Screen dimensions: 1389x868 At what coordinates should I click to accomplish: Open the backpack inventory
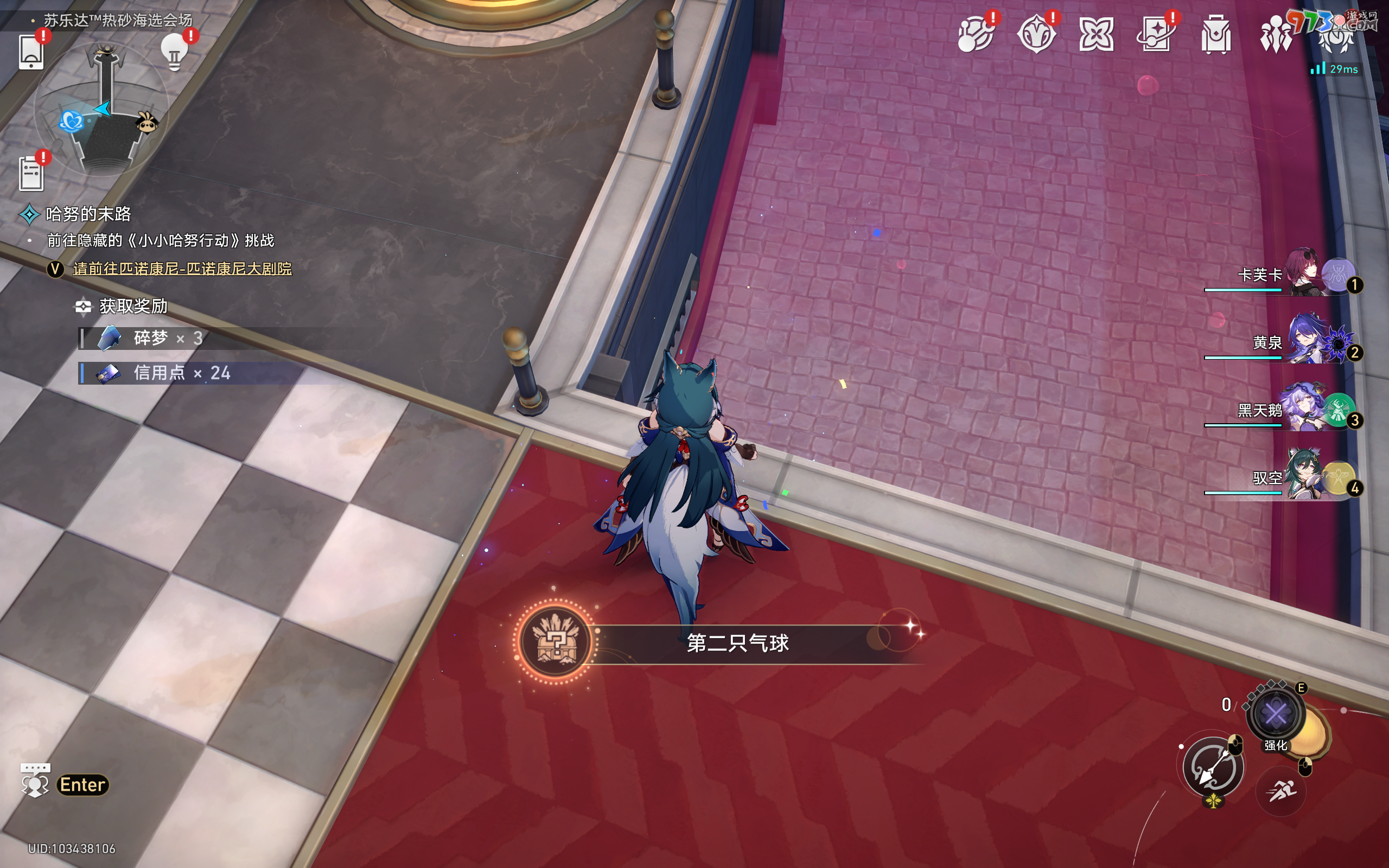coord(1216,34)
